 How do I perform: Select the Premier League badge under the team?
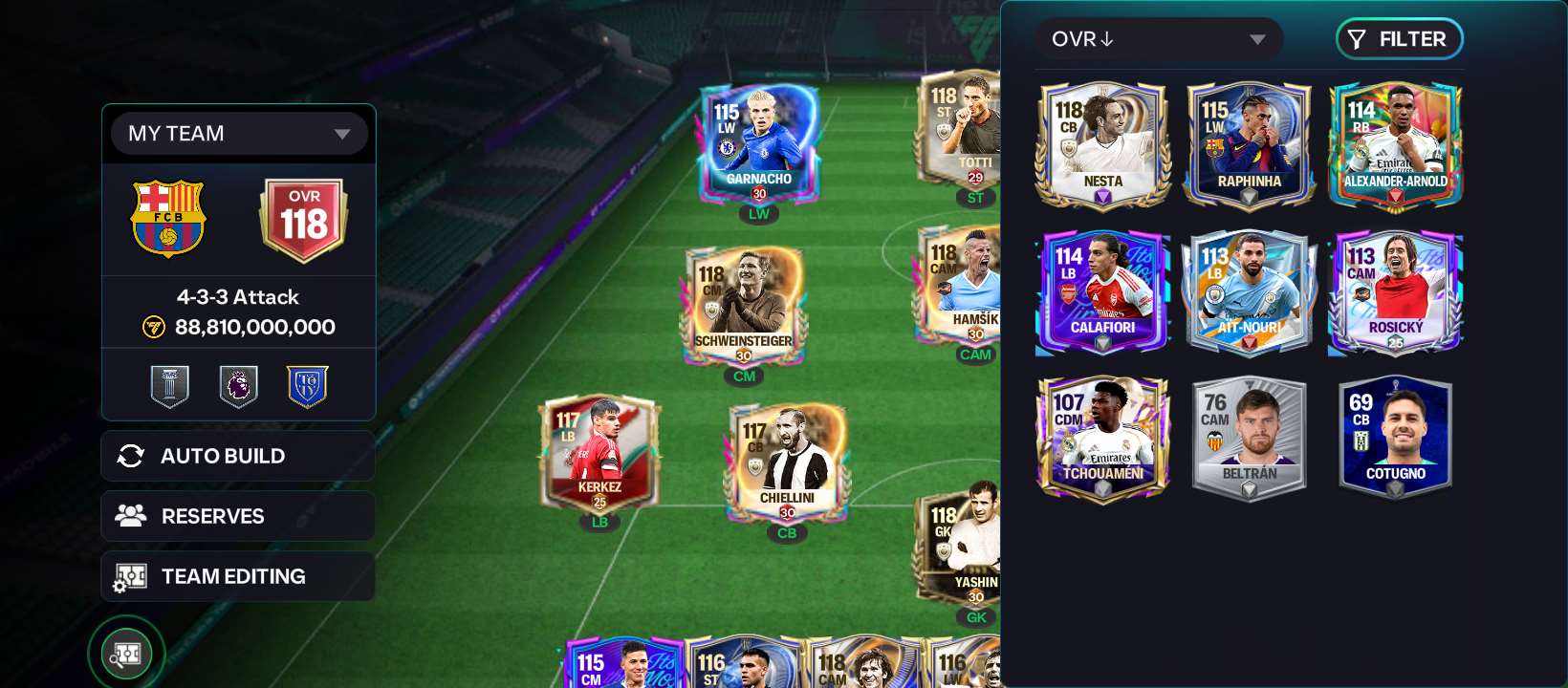238,385
